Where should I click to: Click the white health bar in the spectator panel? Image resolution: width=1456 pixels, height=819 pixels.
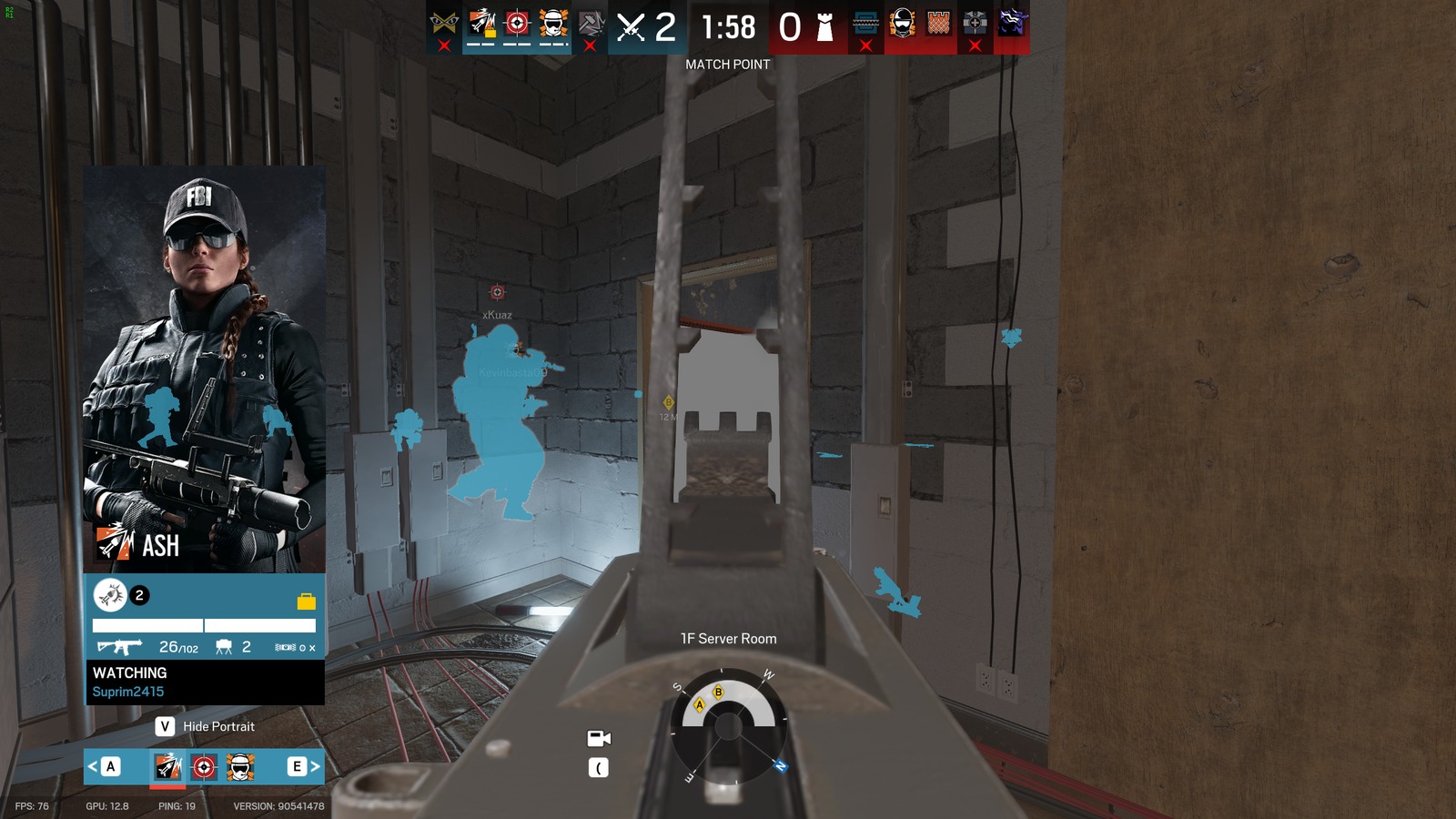click(x=147, y=624)
